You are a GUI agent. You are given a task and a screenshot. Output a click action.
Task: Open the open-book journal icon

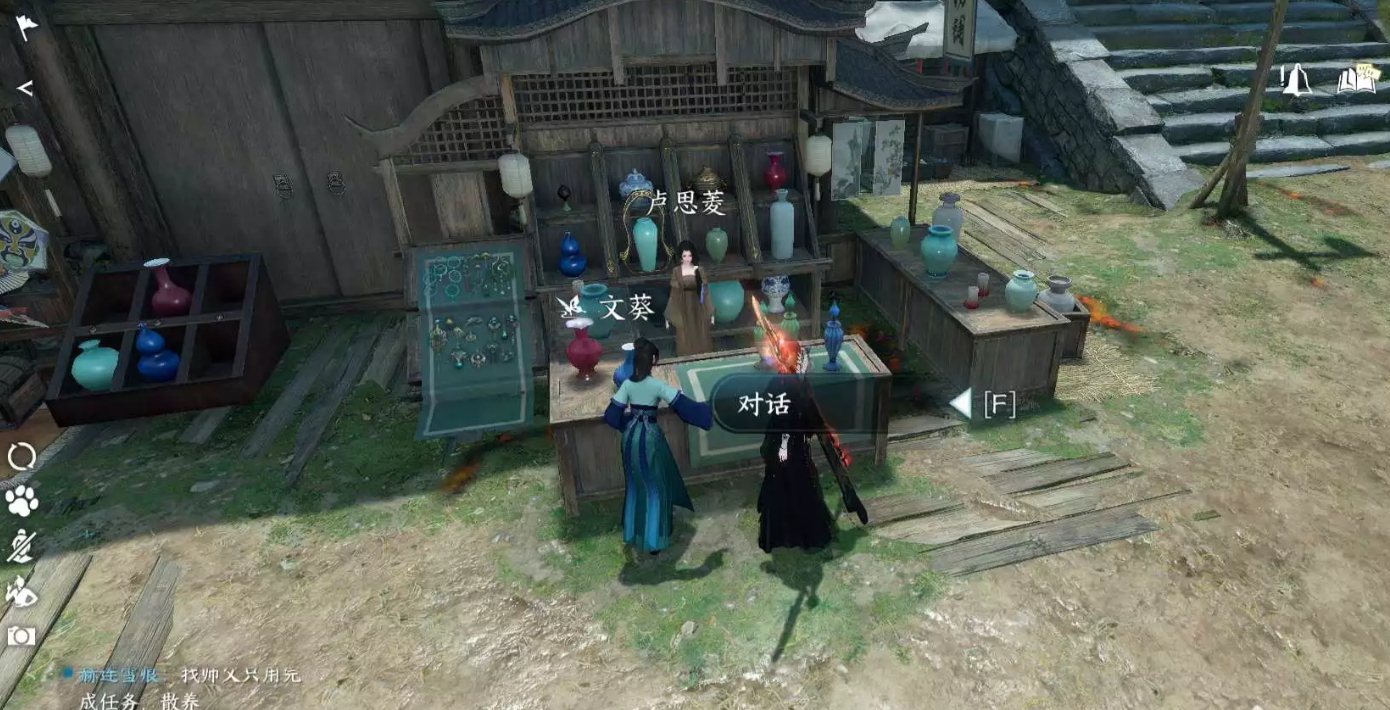pyautogui.click(x=1355, y=79)
